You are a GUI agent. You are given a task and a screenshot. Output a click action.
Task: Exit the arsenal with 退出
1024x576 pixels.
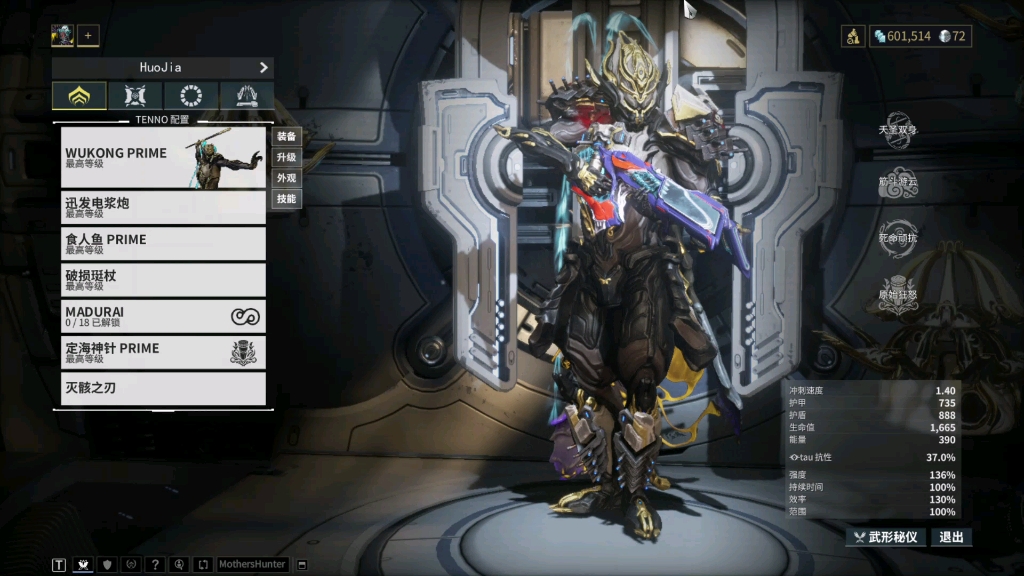point(951,537)
